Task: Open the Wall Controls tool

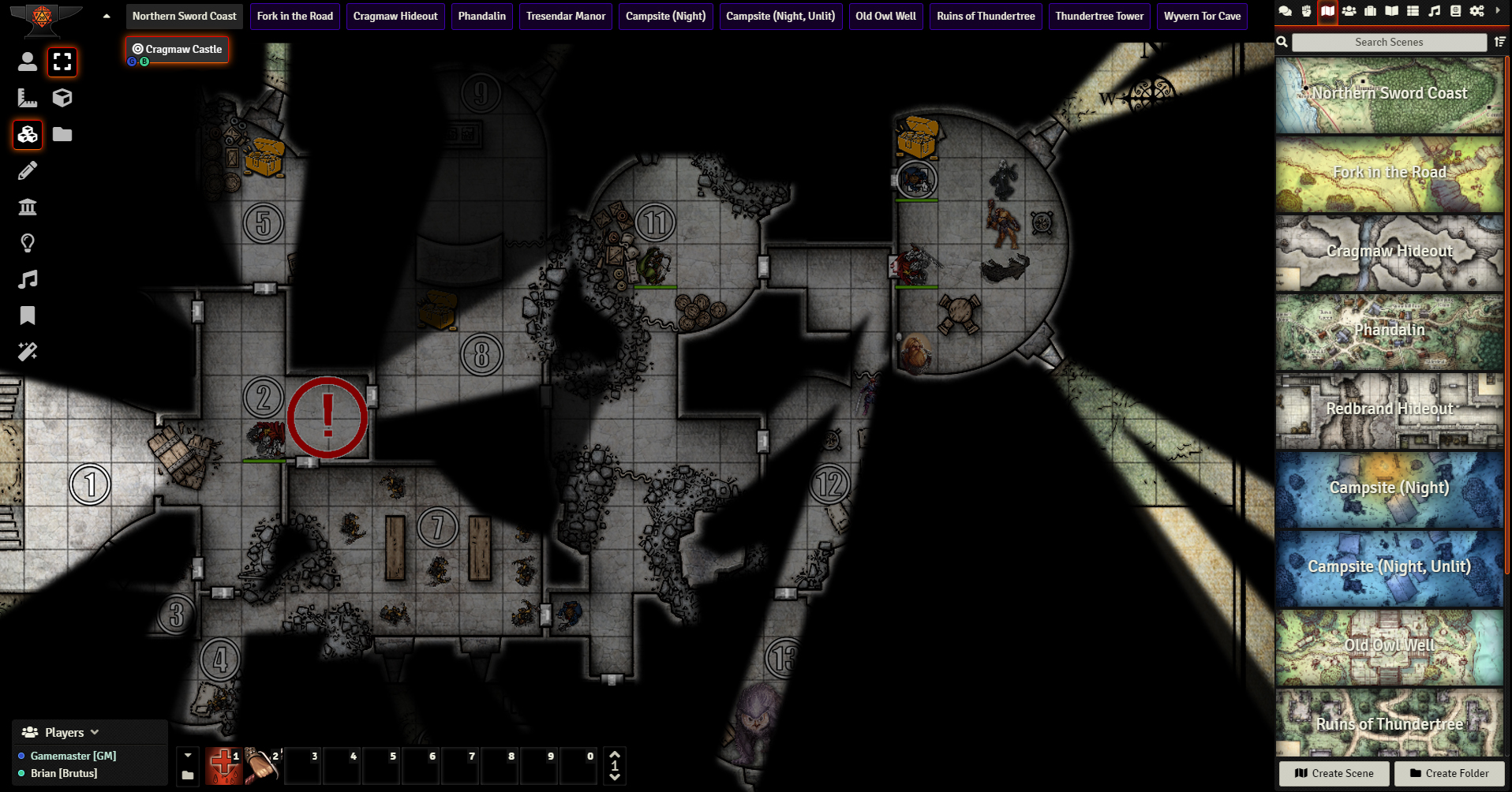Action: [28, 207]
